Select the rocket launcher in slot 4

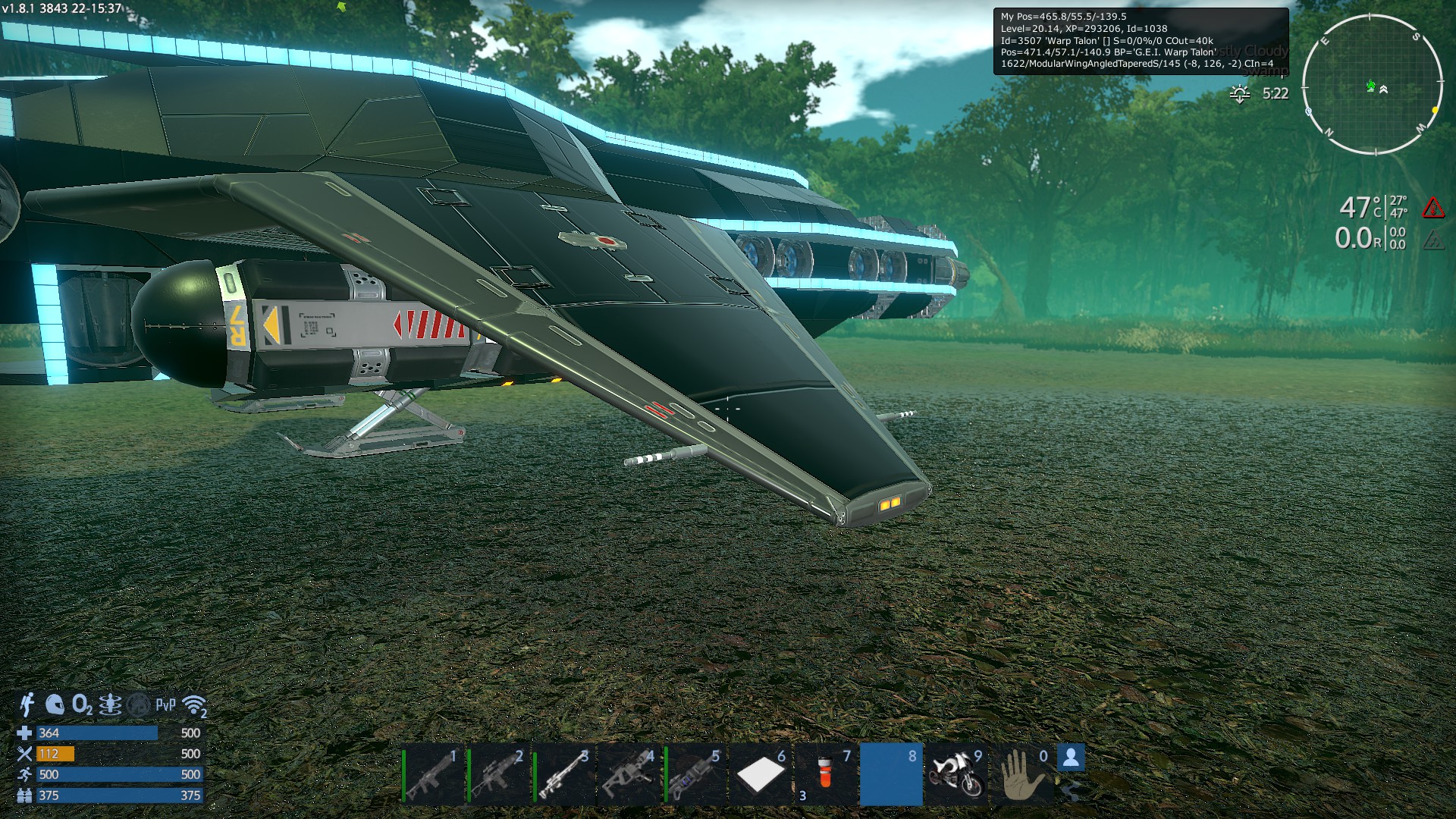click(629, 775)
